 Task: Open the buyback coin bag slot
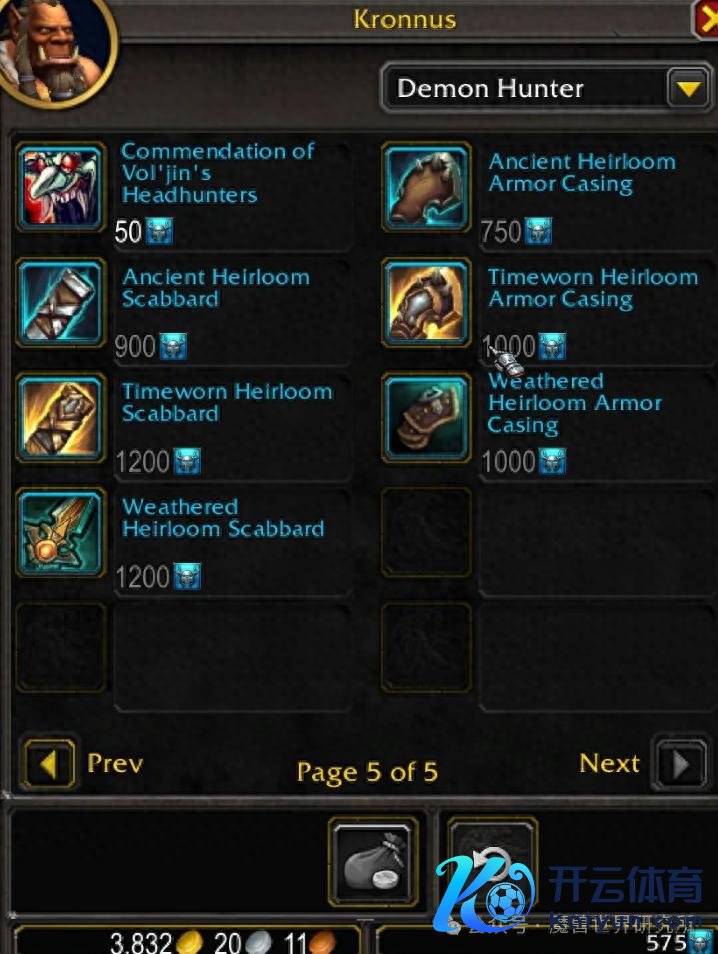[373, 862]
